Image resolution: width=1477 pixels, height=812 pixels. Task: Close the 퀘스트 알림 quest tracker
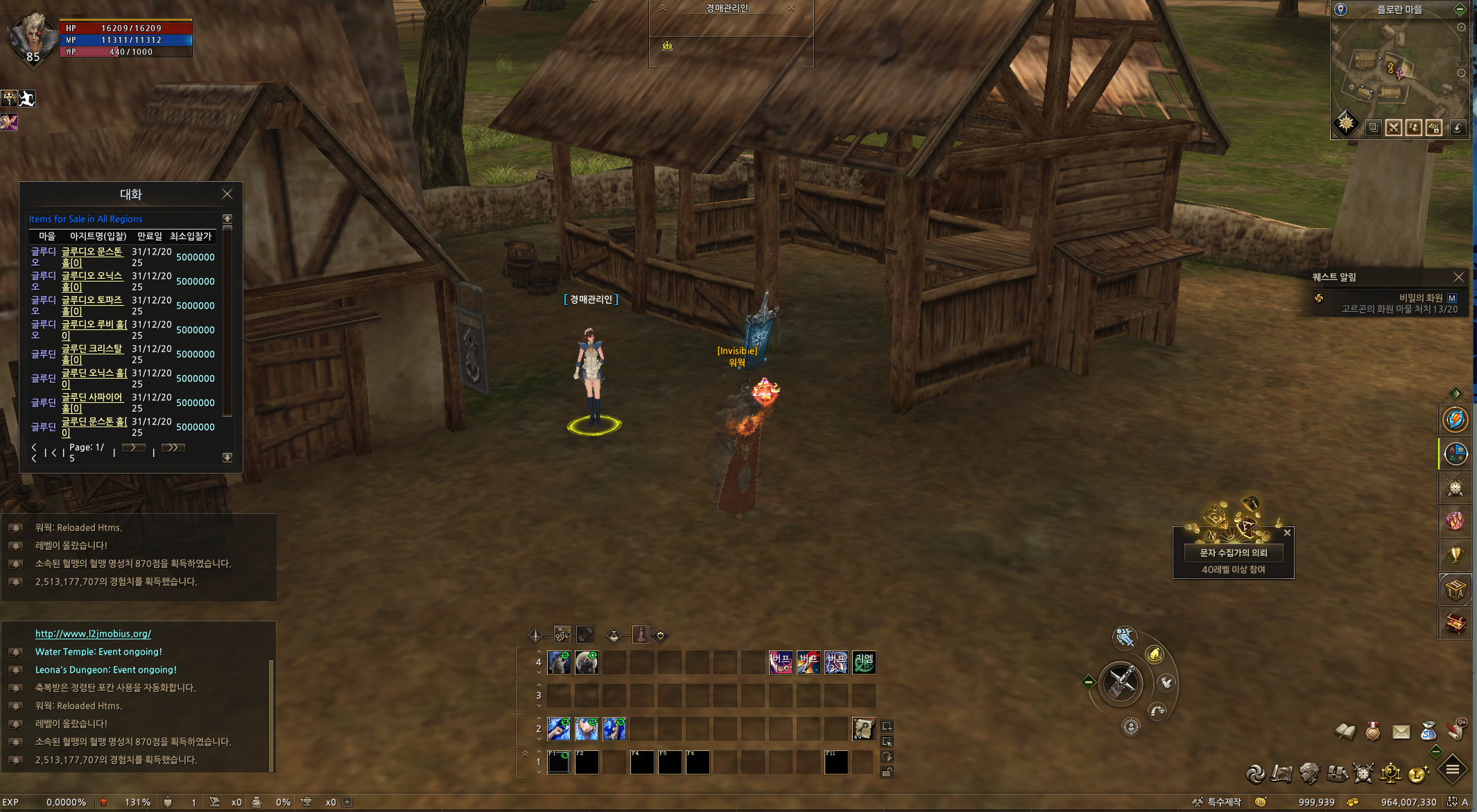(x=1458, y=277)
